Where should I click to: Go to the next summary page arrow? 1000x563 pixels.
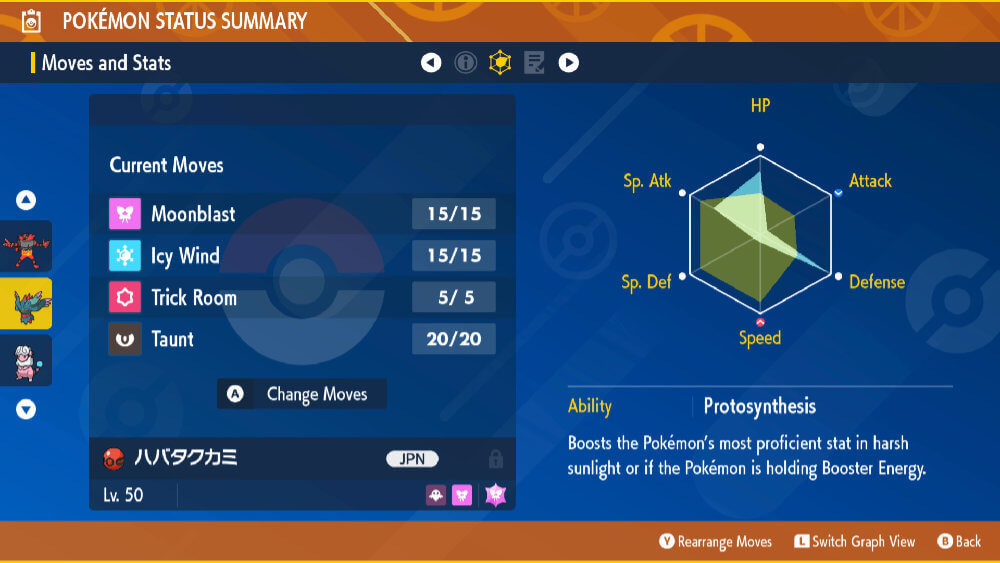(x=568, y=63)
